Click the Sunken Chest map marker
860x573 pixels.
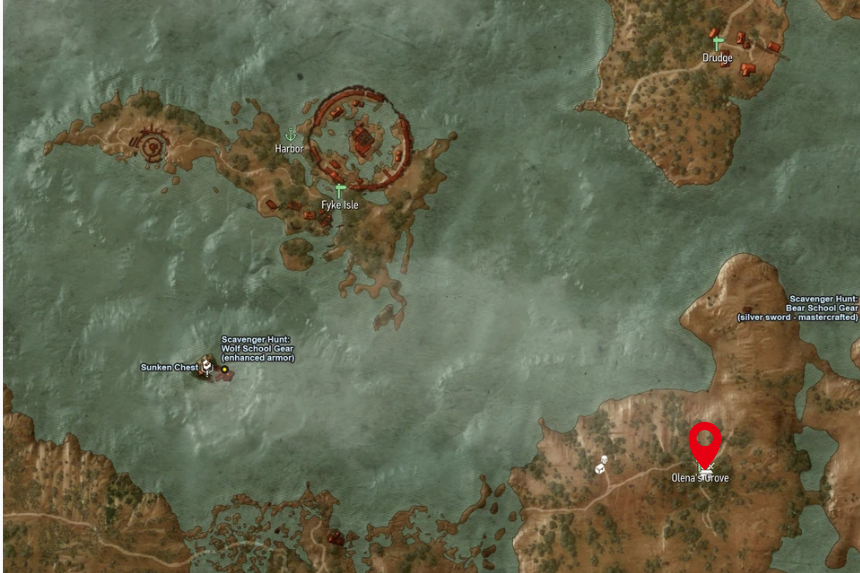[x=207, y=367]
